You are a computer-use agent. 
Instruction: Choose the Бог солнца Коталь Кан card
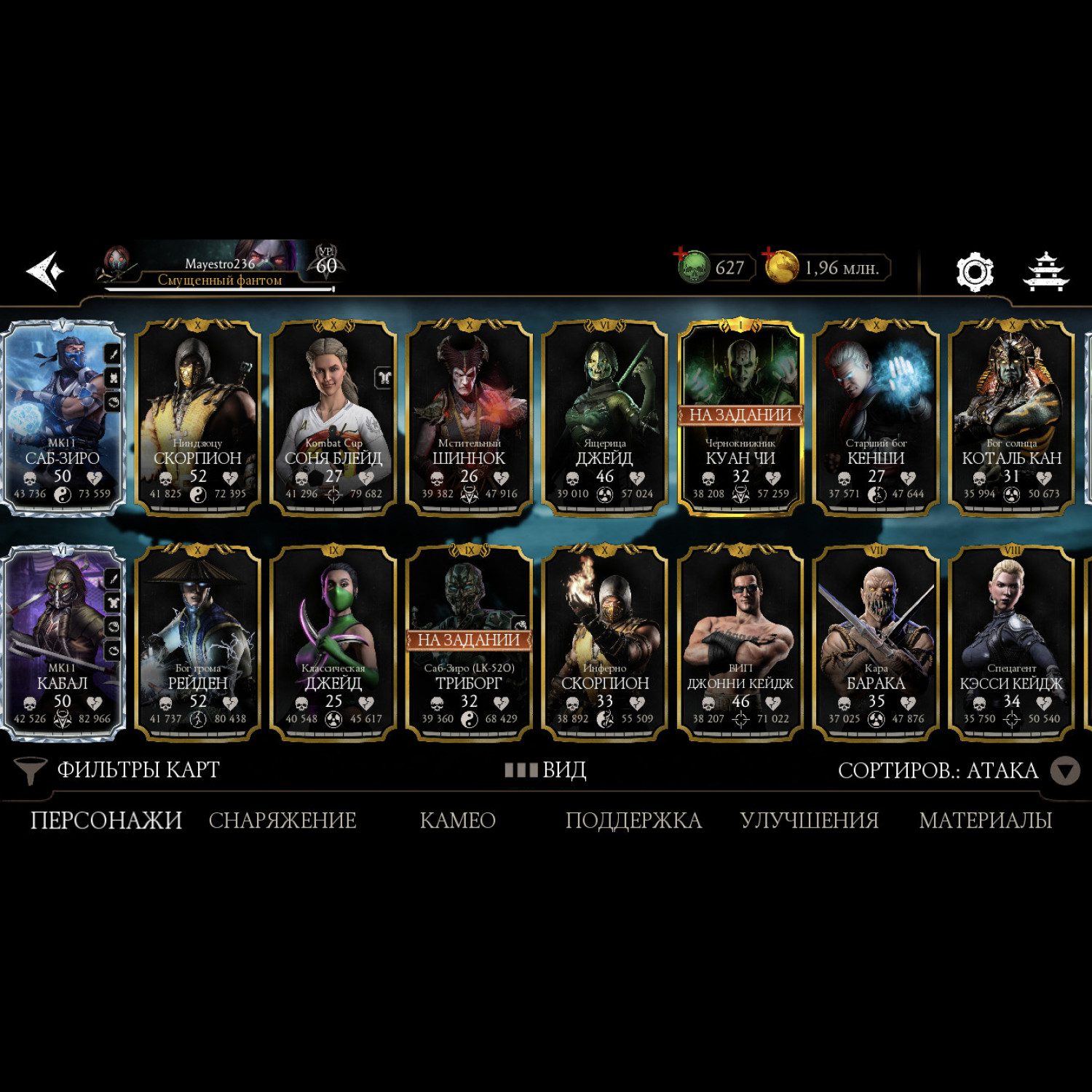coord(1011,419)
